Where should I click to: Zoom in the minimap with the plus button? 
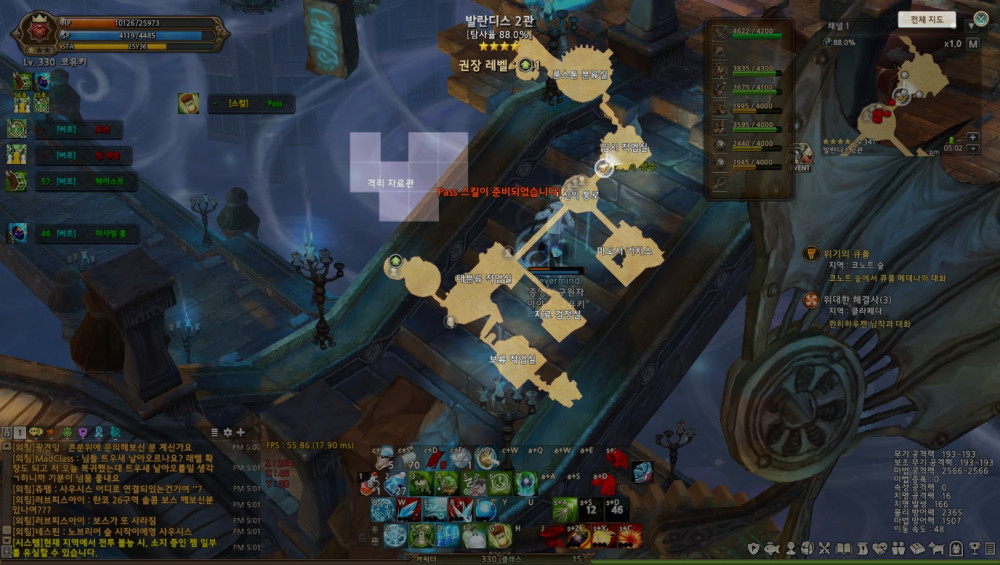coord(974,137)
